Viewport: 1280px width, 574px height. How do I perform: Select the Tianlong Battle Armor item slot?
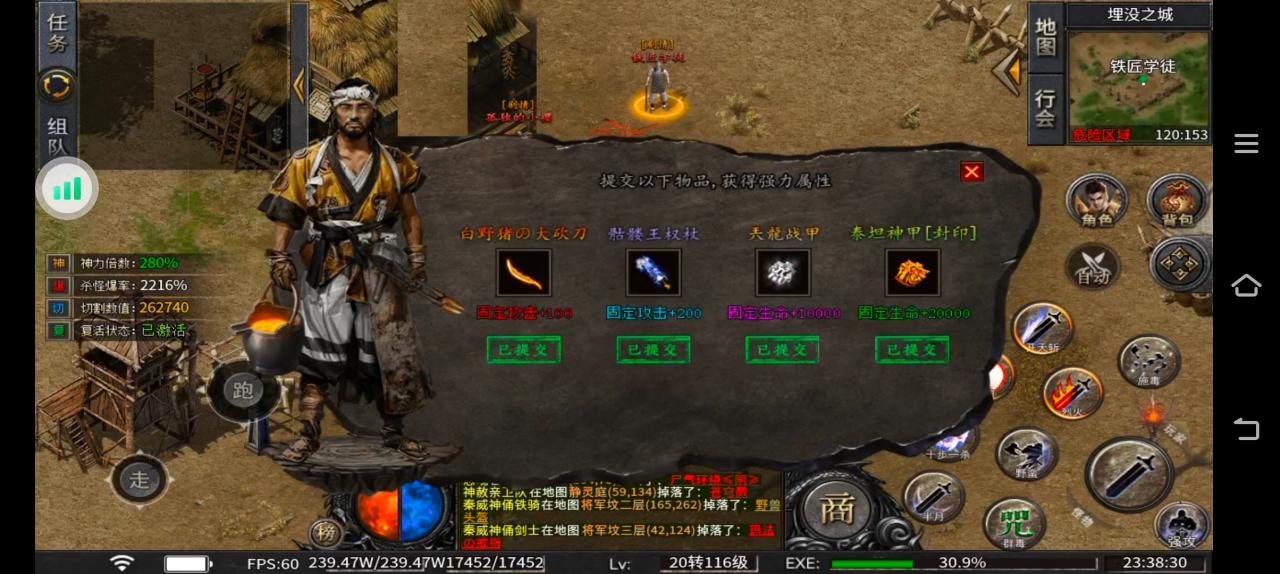coord(783,272)
